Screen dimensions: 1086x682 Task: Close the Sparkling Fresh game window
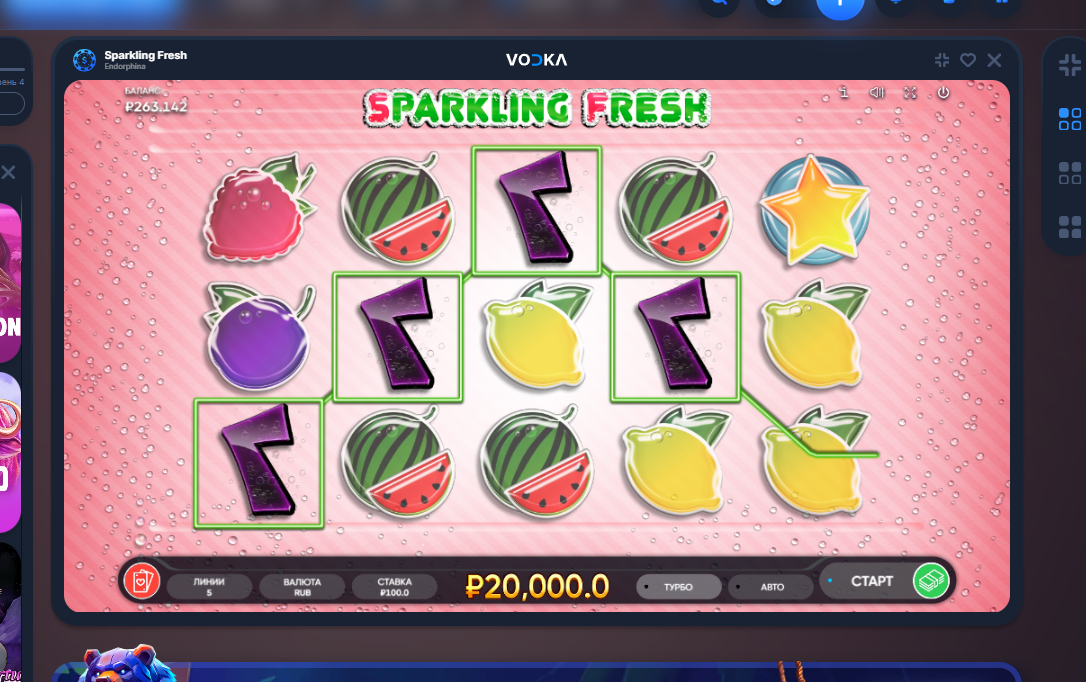coord(994,60)
